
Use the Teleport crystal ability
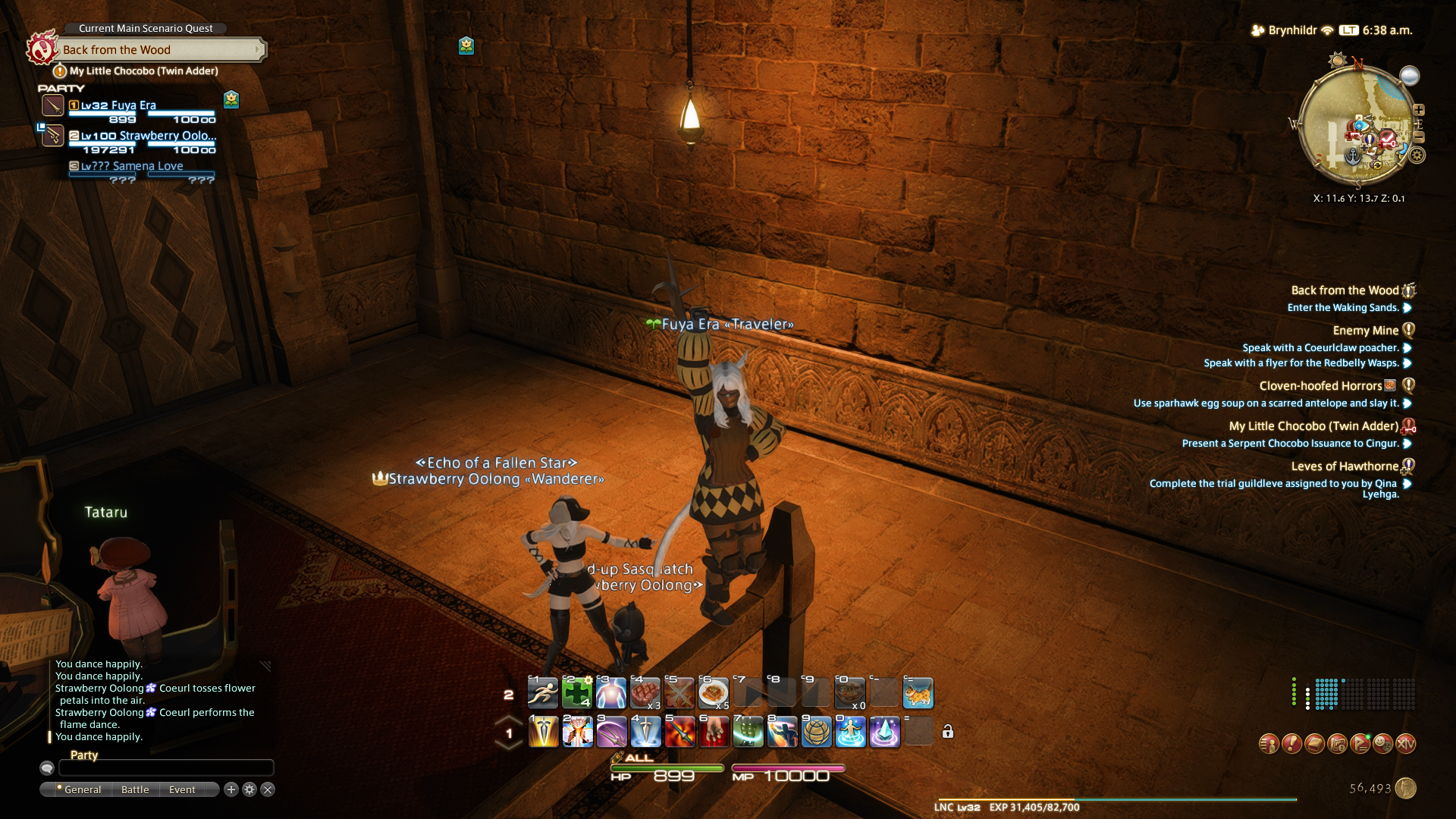[884, 733]
